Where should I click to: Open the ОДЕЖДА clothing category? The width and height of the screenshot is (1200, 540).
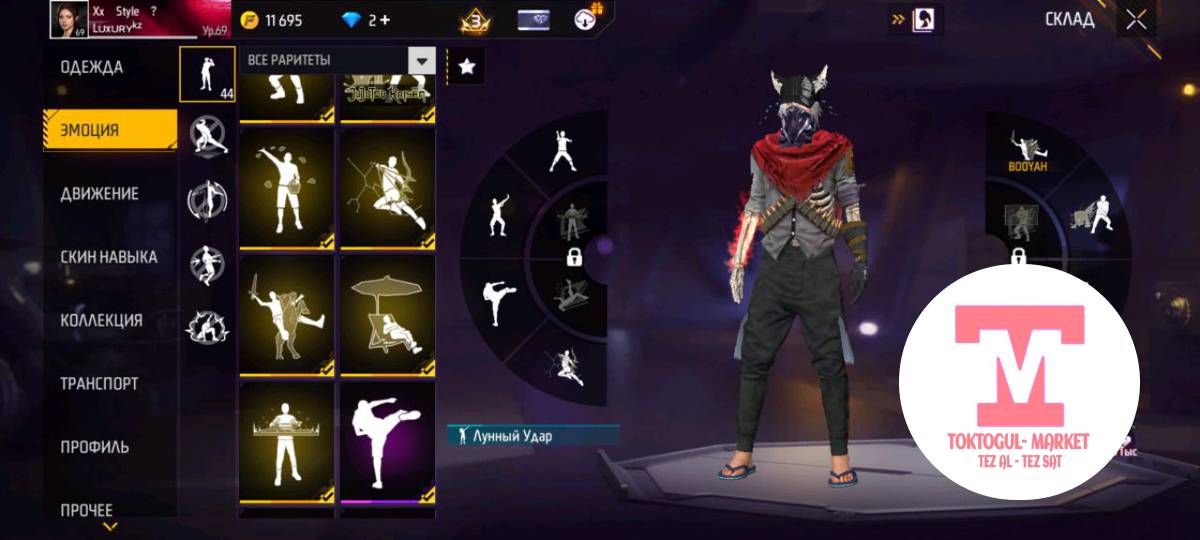[92, 68]
